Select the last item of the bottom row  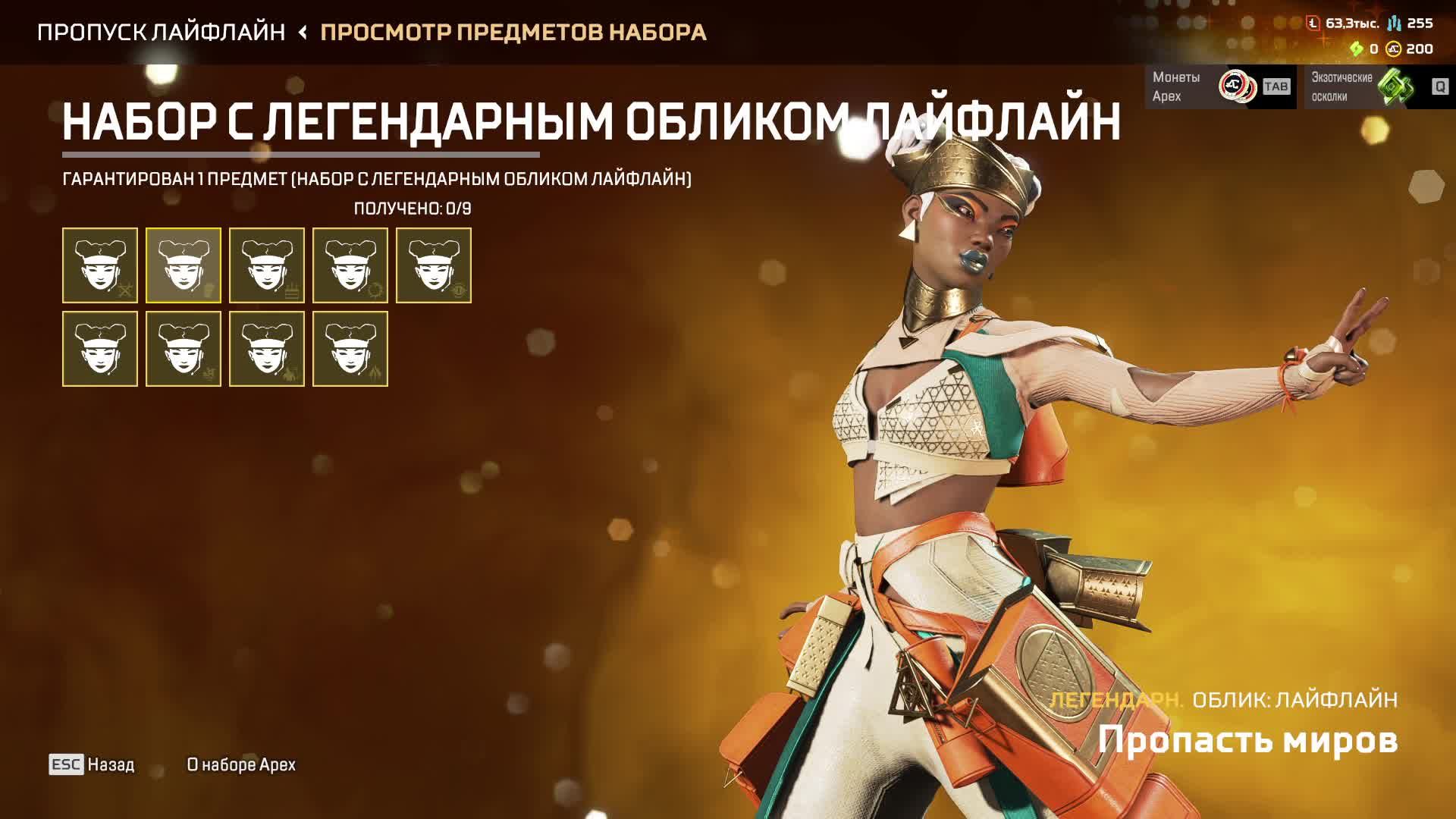tap(350, 349)
